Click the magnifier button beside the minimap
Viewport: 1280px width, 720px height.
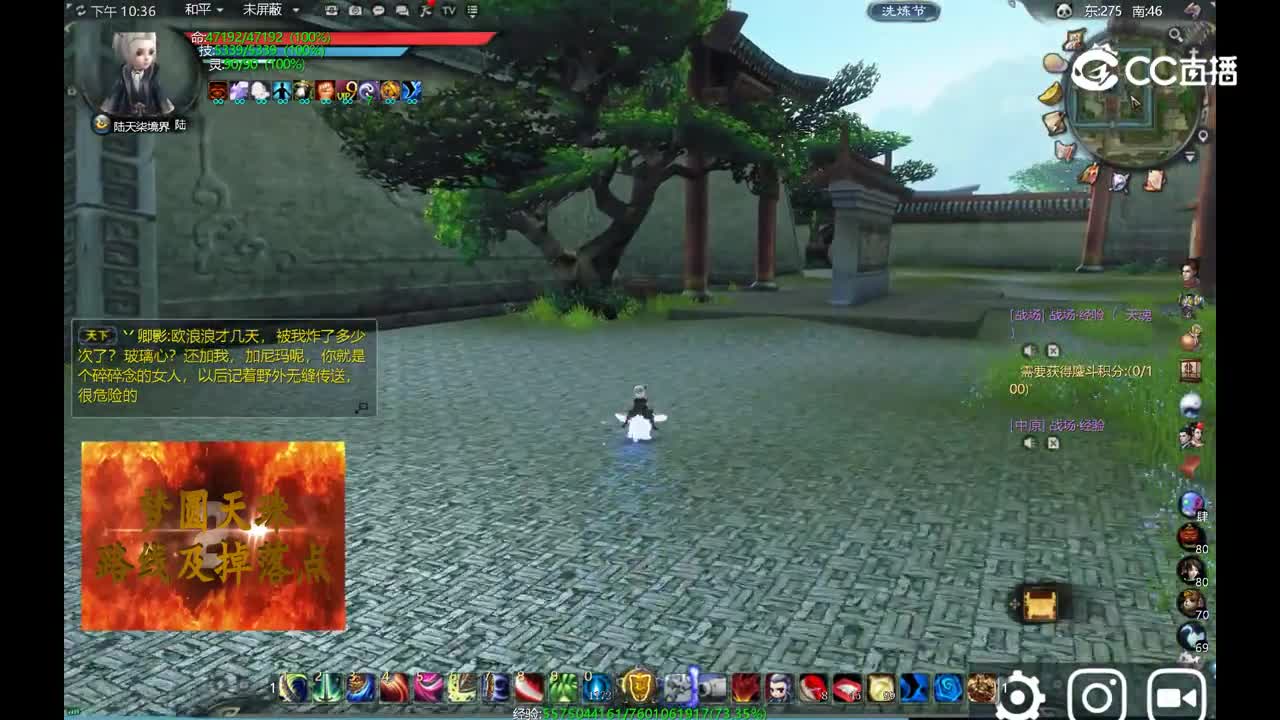pos(1177,35)
